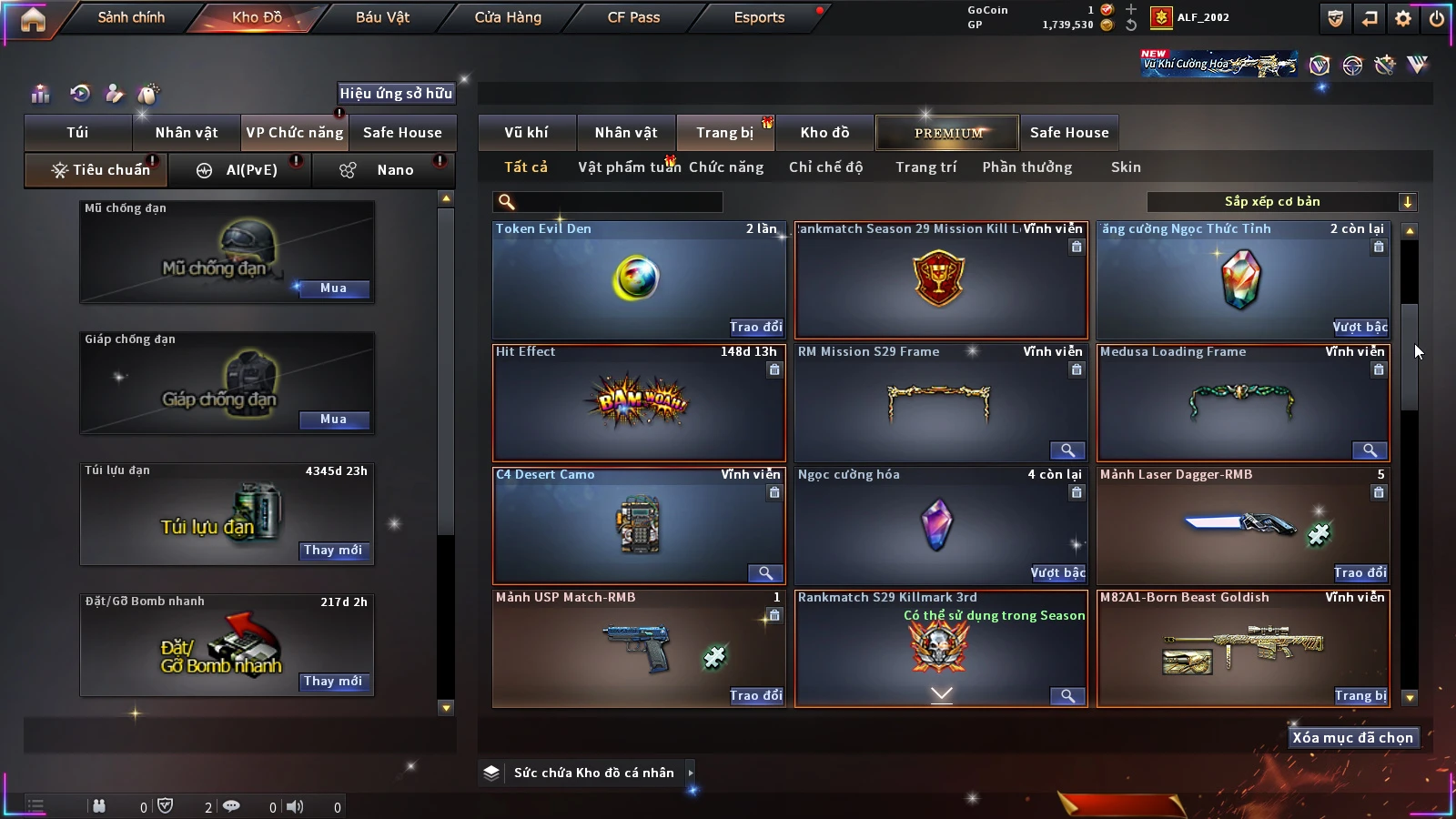This screenshot has height=819, width=1456.
Task: Click the power exit icon
Action: tap(1437, 18)
